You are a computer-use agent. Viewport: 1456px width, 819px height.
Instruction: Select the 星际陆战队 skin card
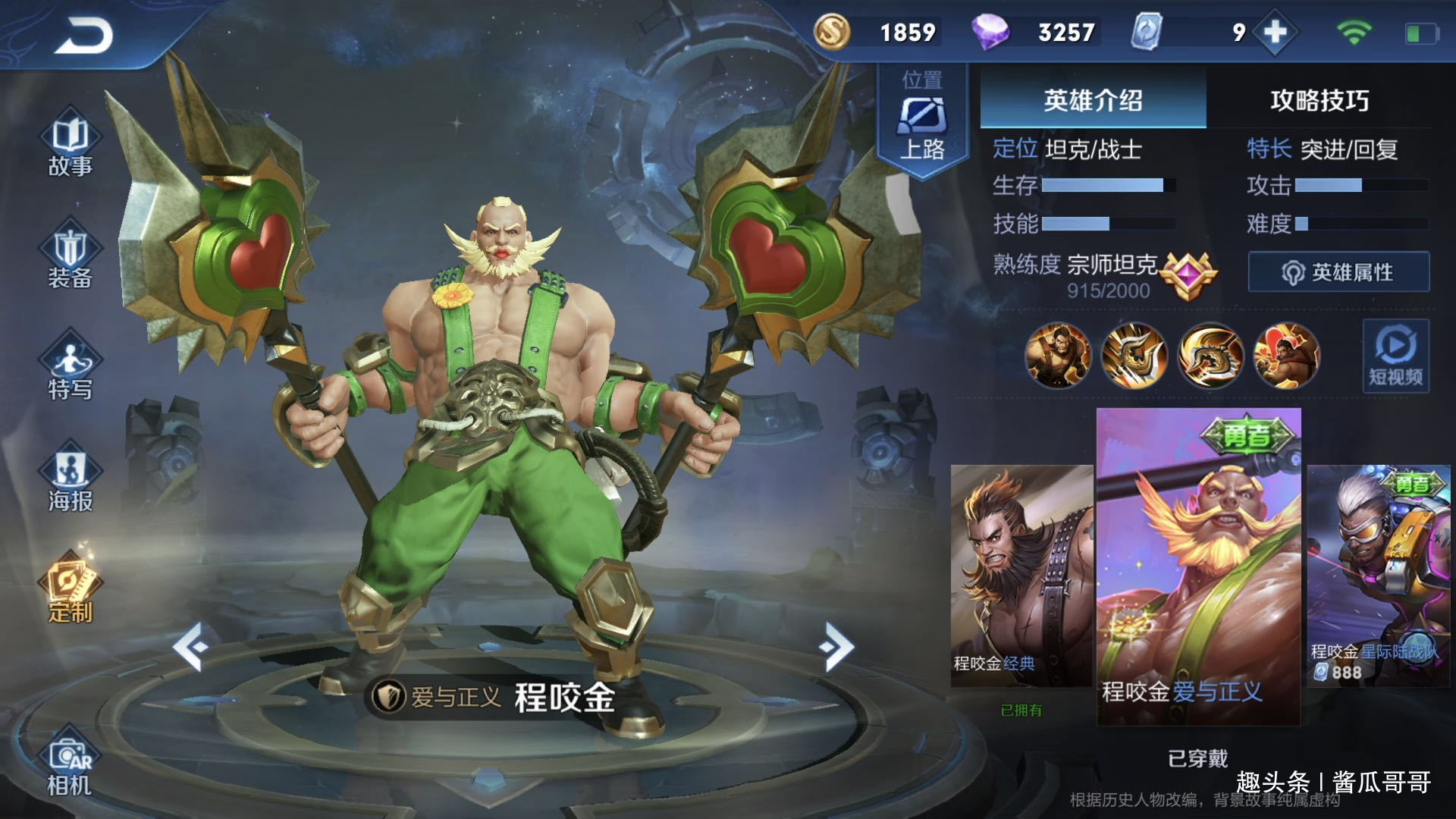pyautogui.click(x=1378, y=576)
